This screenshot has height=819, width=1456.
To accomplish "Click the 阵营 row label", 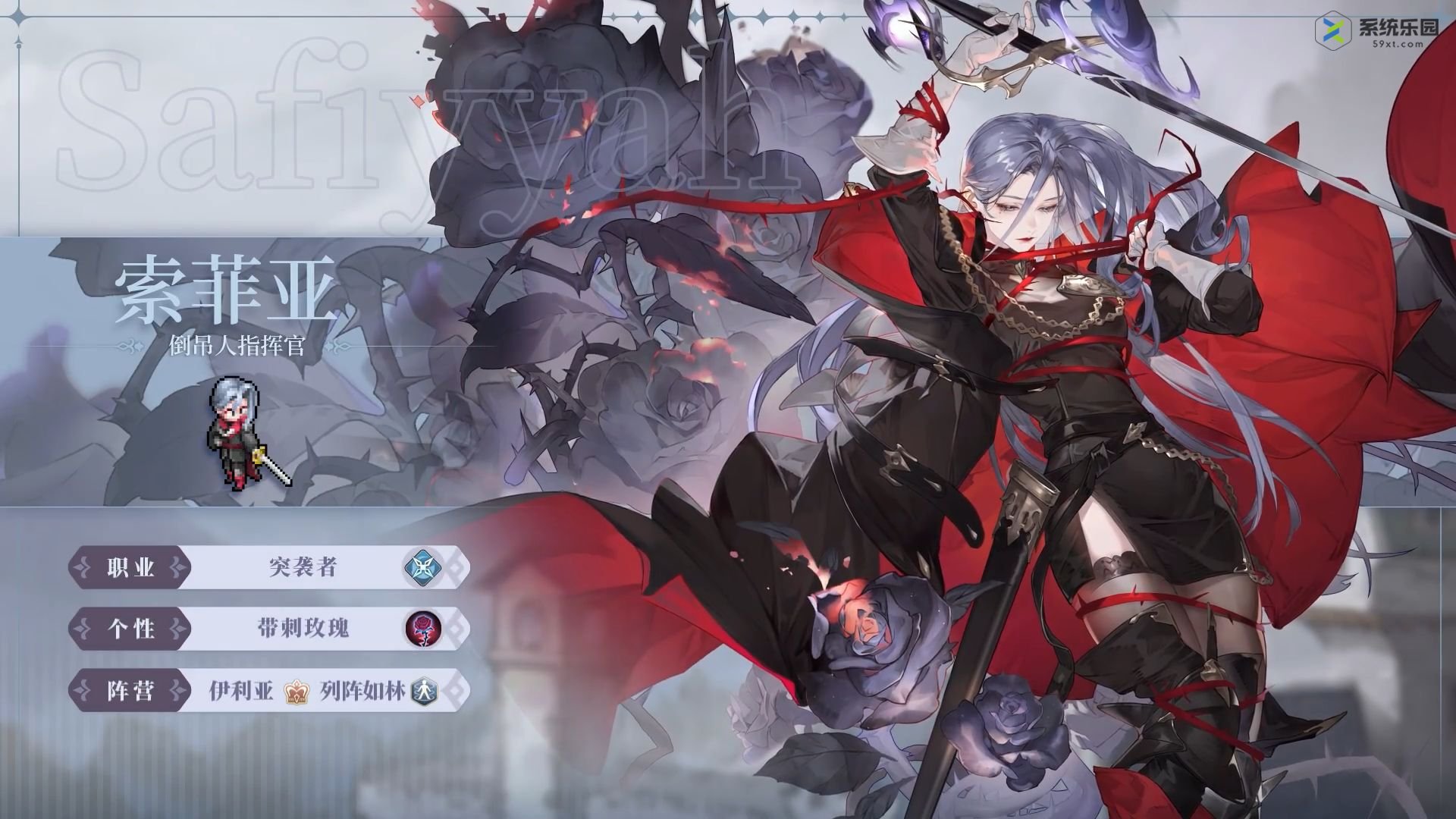I will tap(130, 690).
